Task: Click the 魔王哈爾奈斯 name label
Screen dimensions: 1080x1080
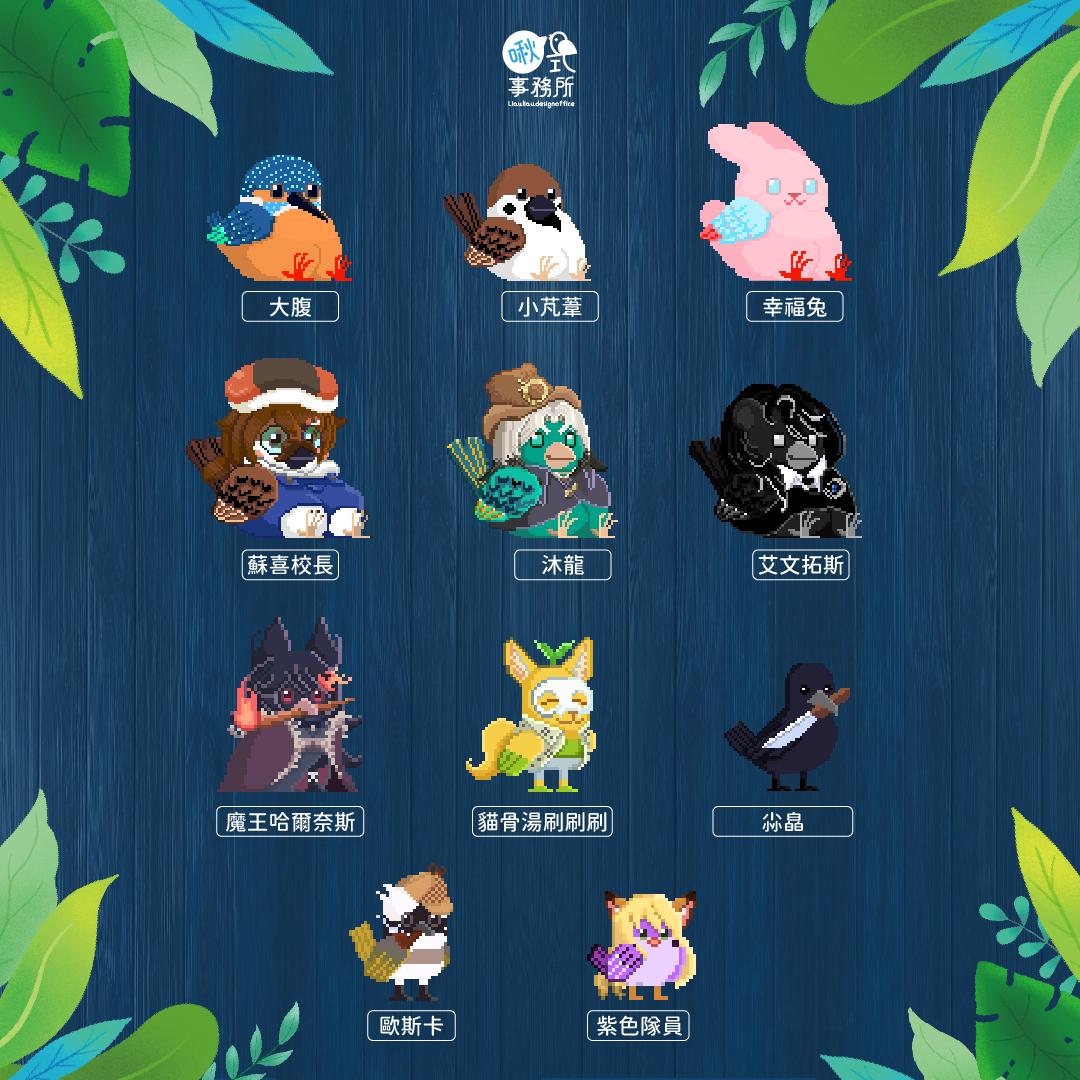Action: coord(290,822)
